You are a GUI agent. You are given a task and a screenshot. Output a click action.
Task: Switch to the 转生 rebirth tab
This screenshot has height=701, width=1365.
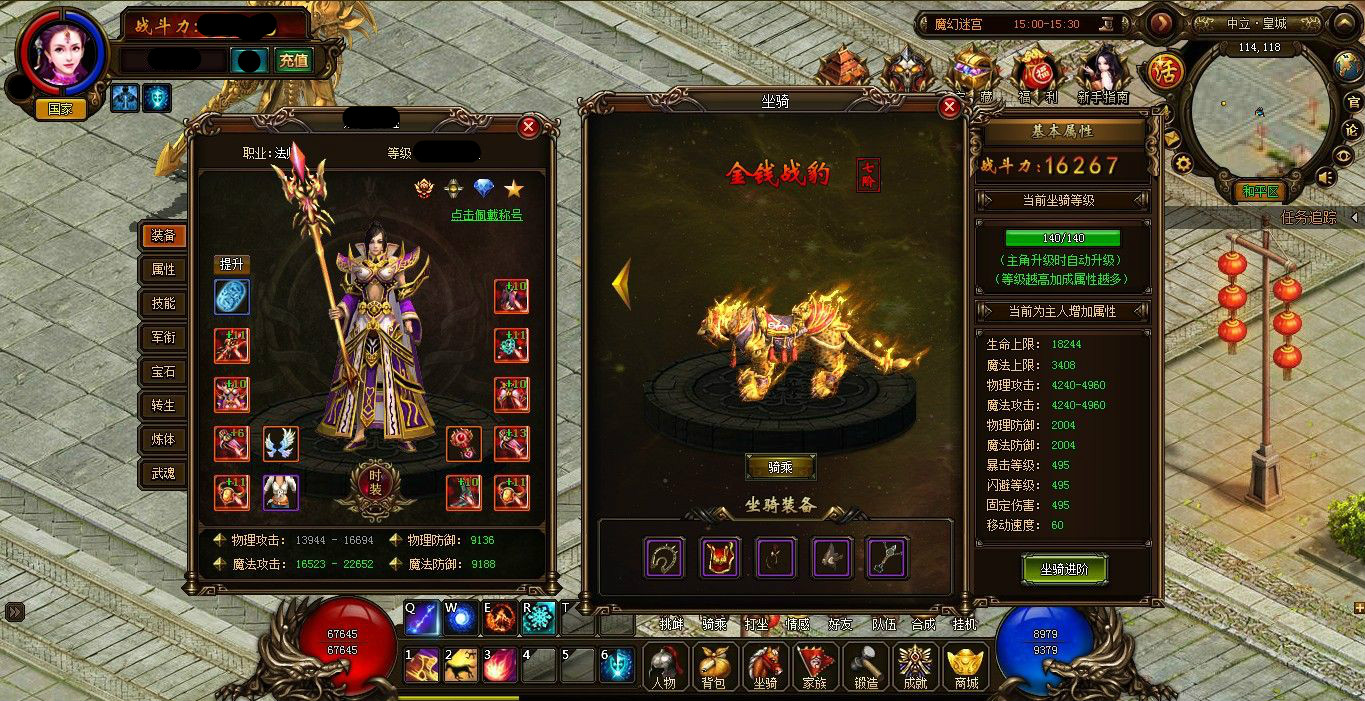tap(163, 405)
